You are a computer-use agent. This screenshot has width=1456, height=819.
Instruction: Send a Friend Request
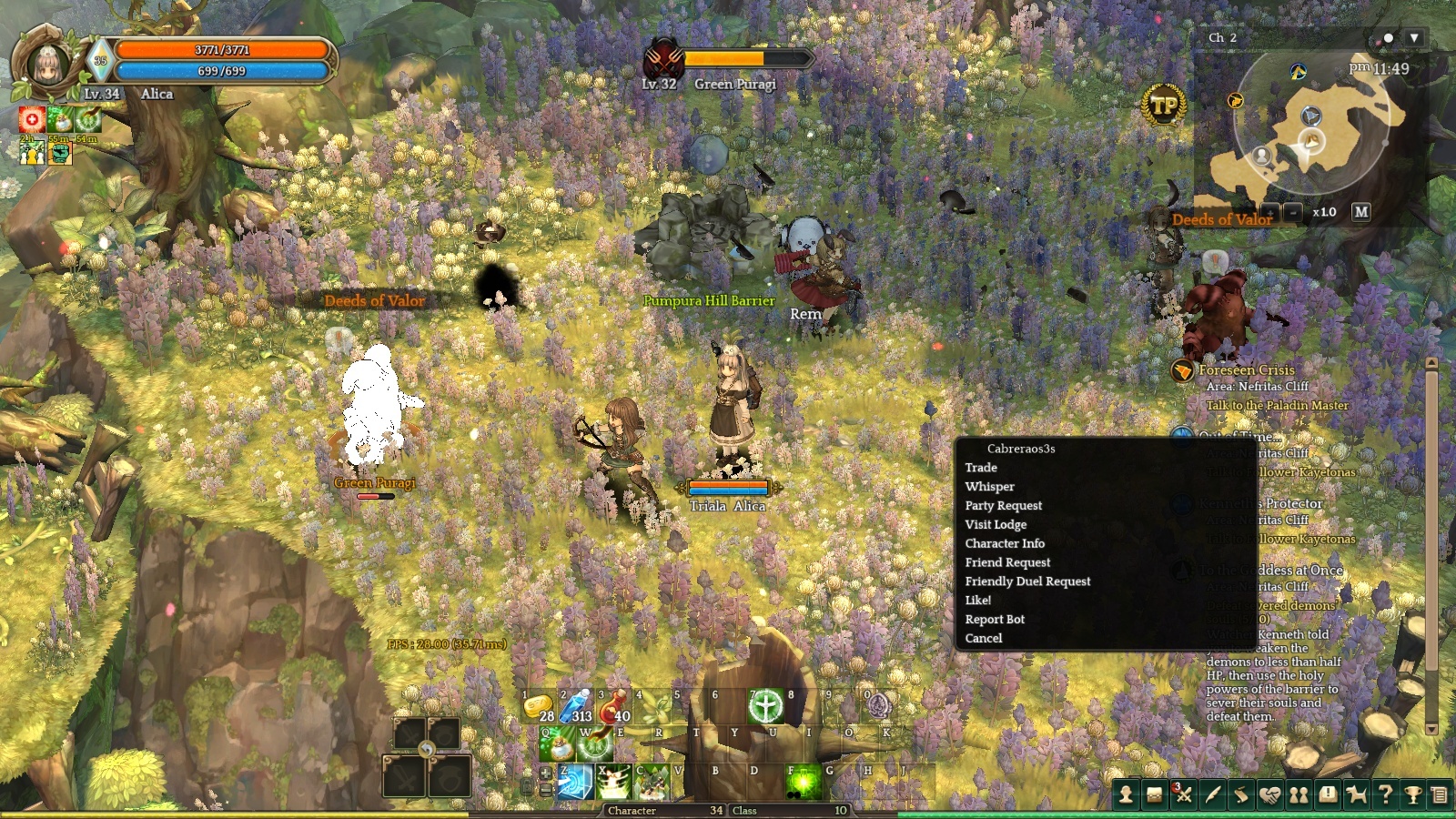click(1007, 563)
